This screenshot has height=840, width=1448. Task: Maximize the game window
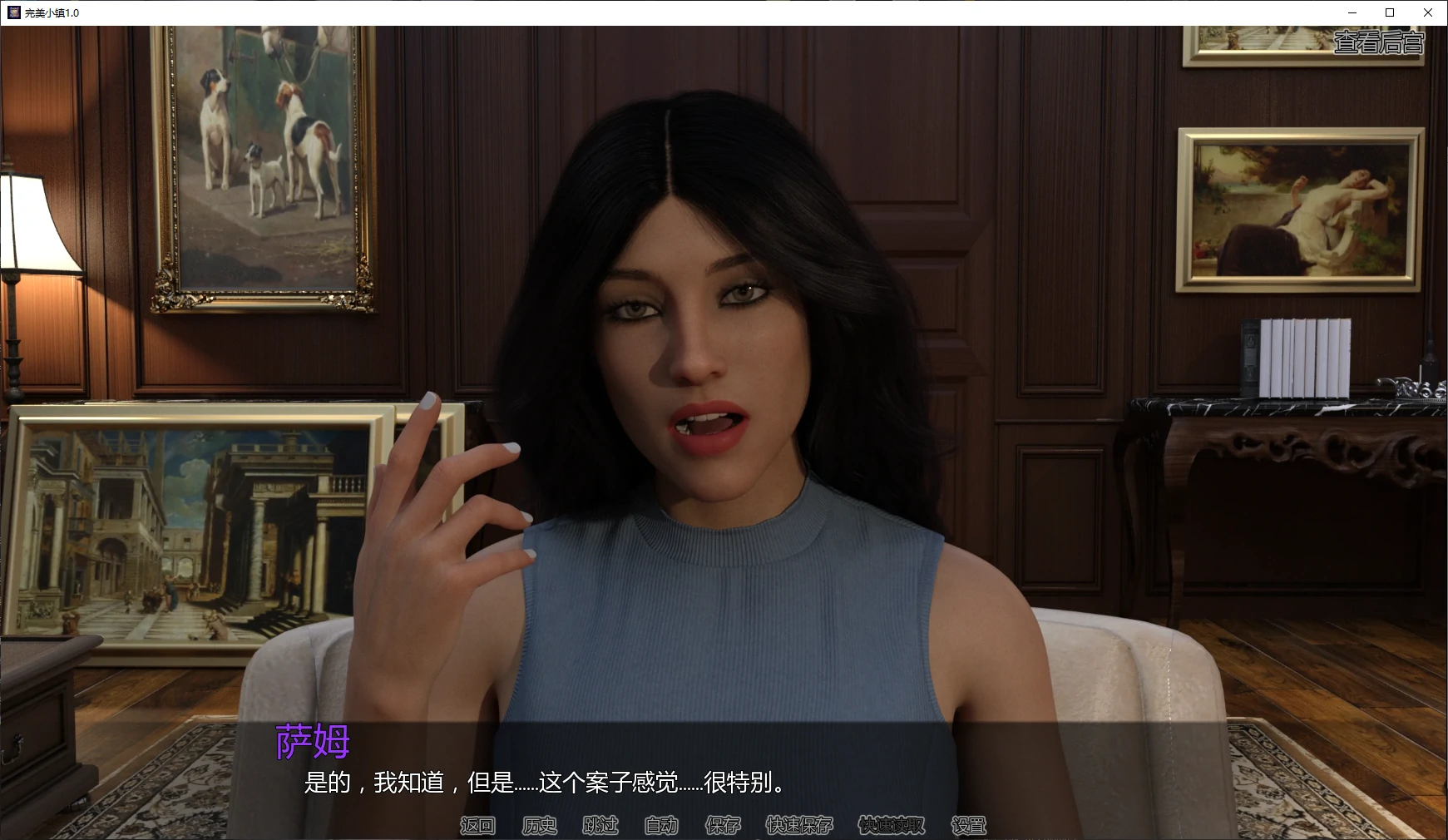tap(1388, 12)
